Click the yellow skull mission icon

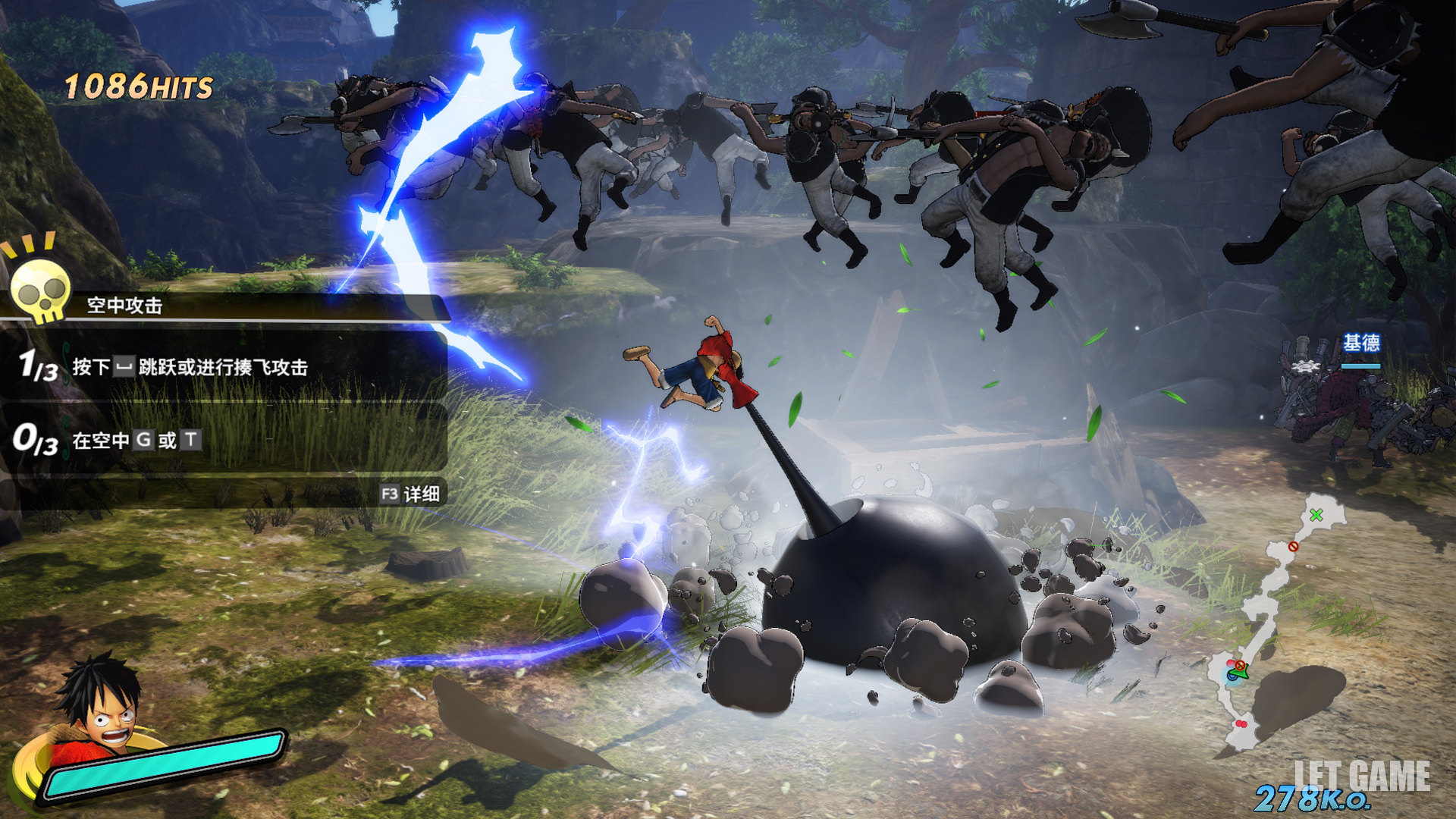click(x=39, y=290)
